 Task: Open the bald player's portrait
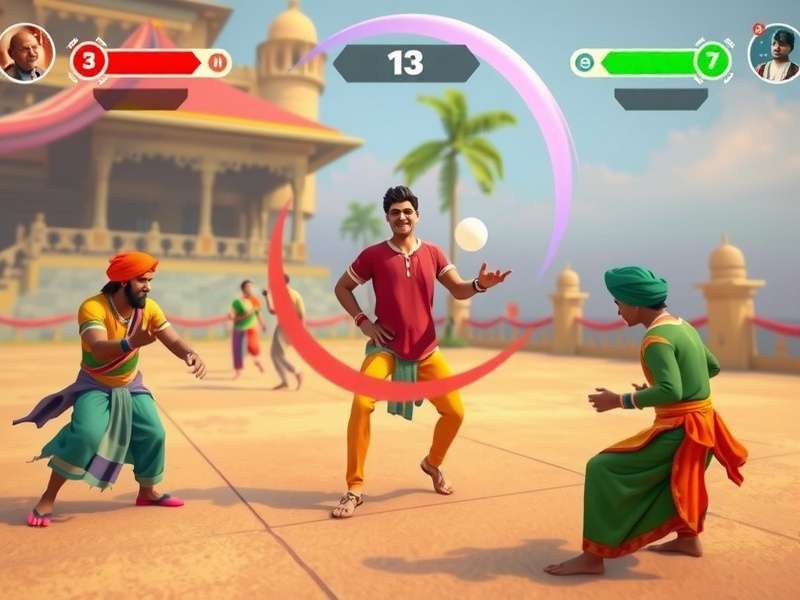point(25,52)
